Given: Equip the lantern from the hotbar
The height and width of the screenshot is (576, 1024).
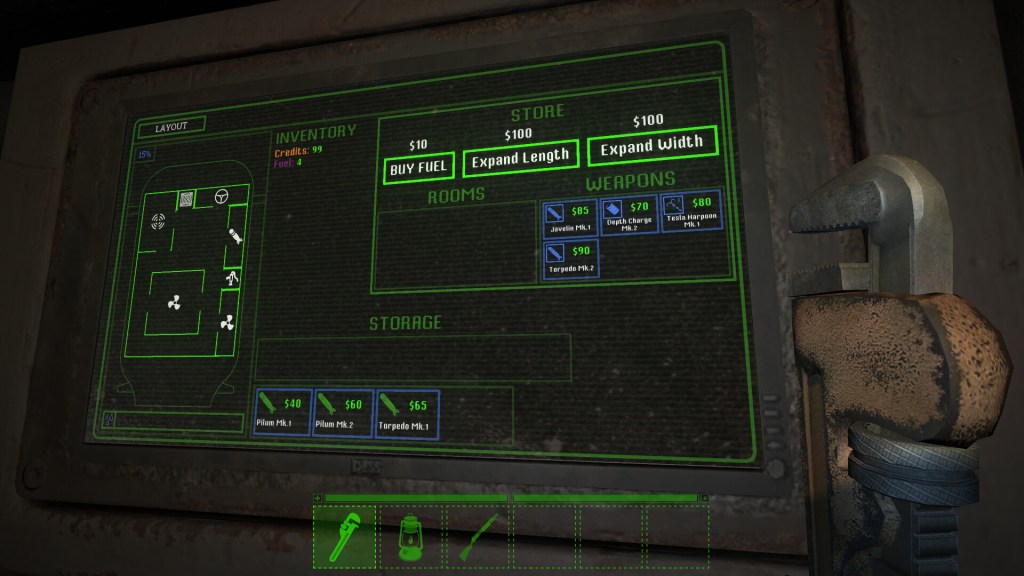Looking at the screenshot, I should 410,535.
